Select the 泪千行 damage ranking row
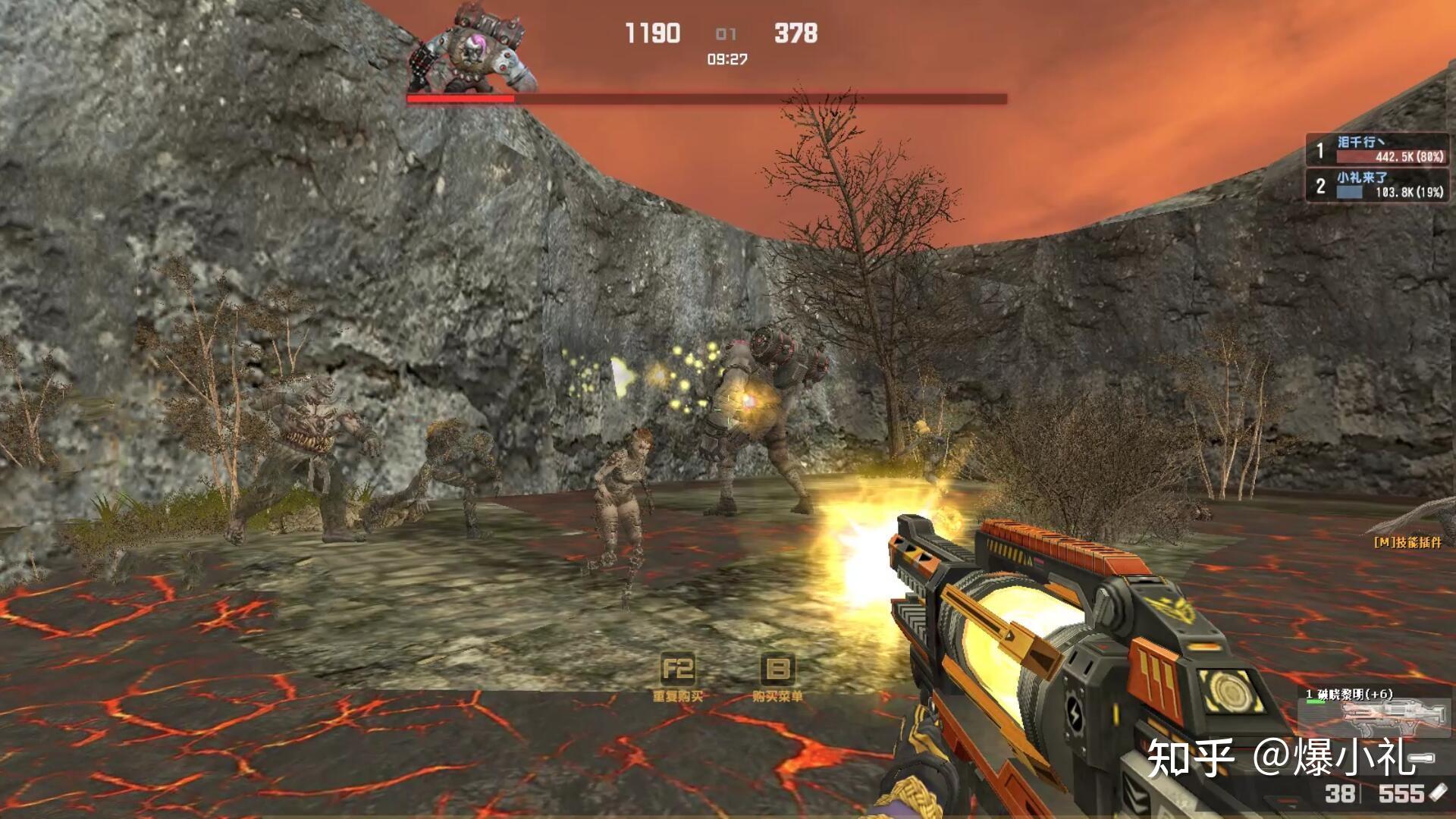 point(1376,149)
